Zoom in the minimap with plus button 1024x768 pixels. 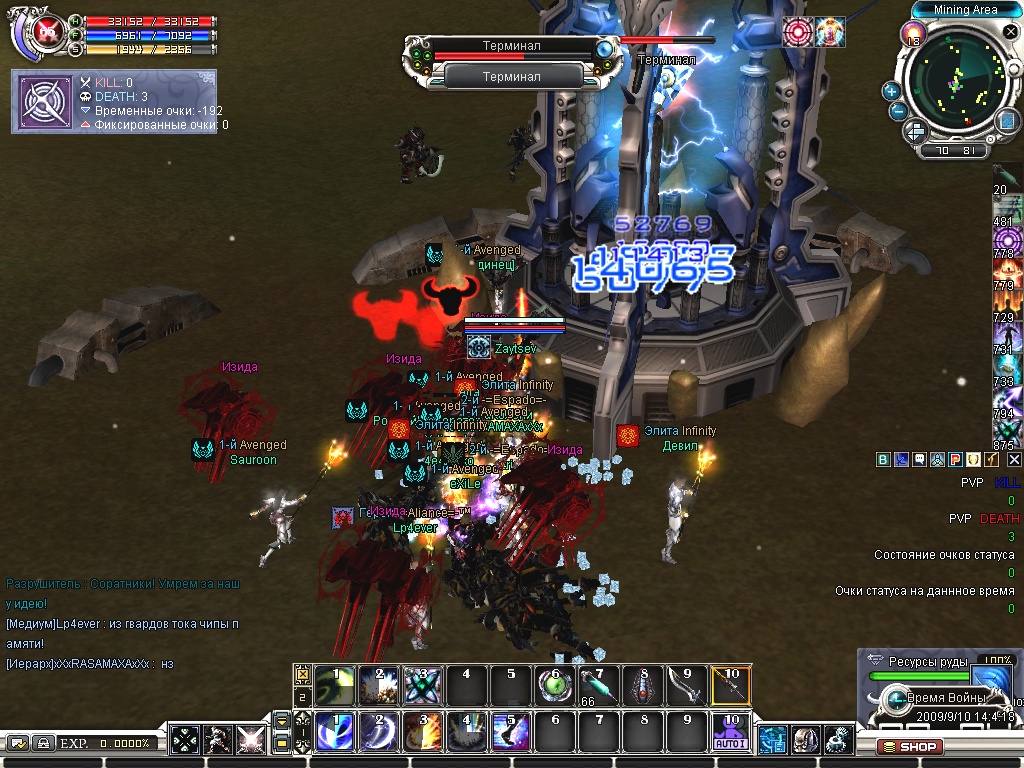891,91
